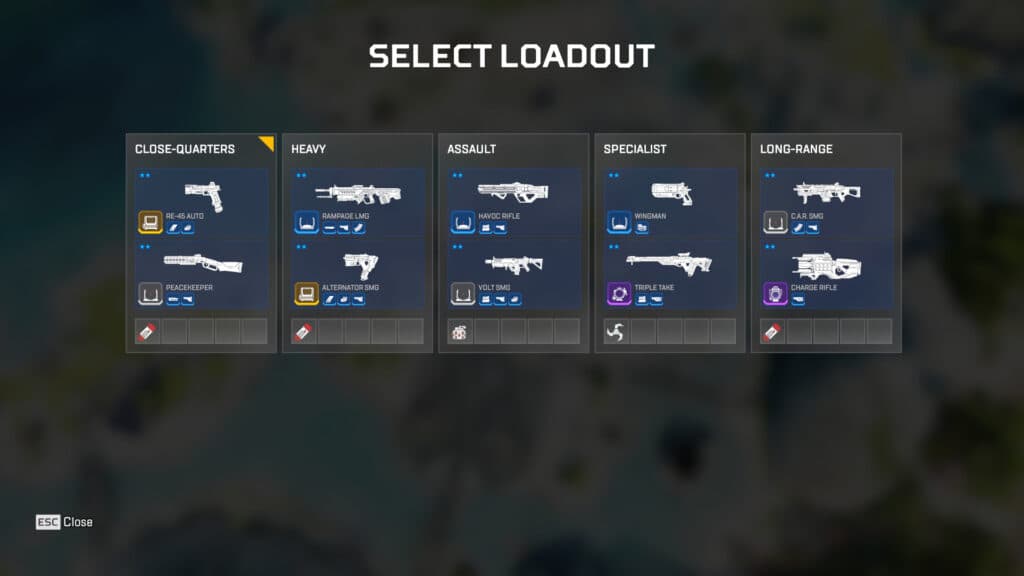The width and height of the screenshot is (1024, 576).
Task: Click the C.A.R. SMG weapon slot
Action: pyautogui.click(x=826, y=203)
